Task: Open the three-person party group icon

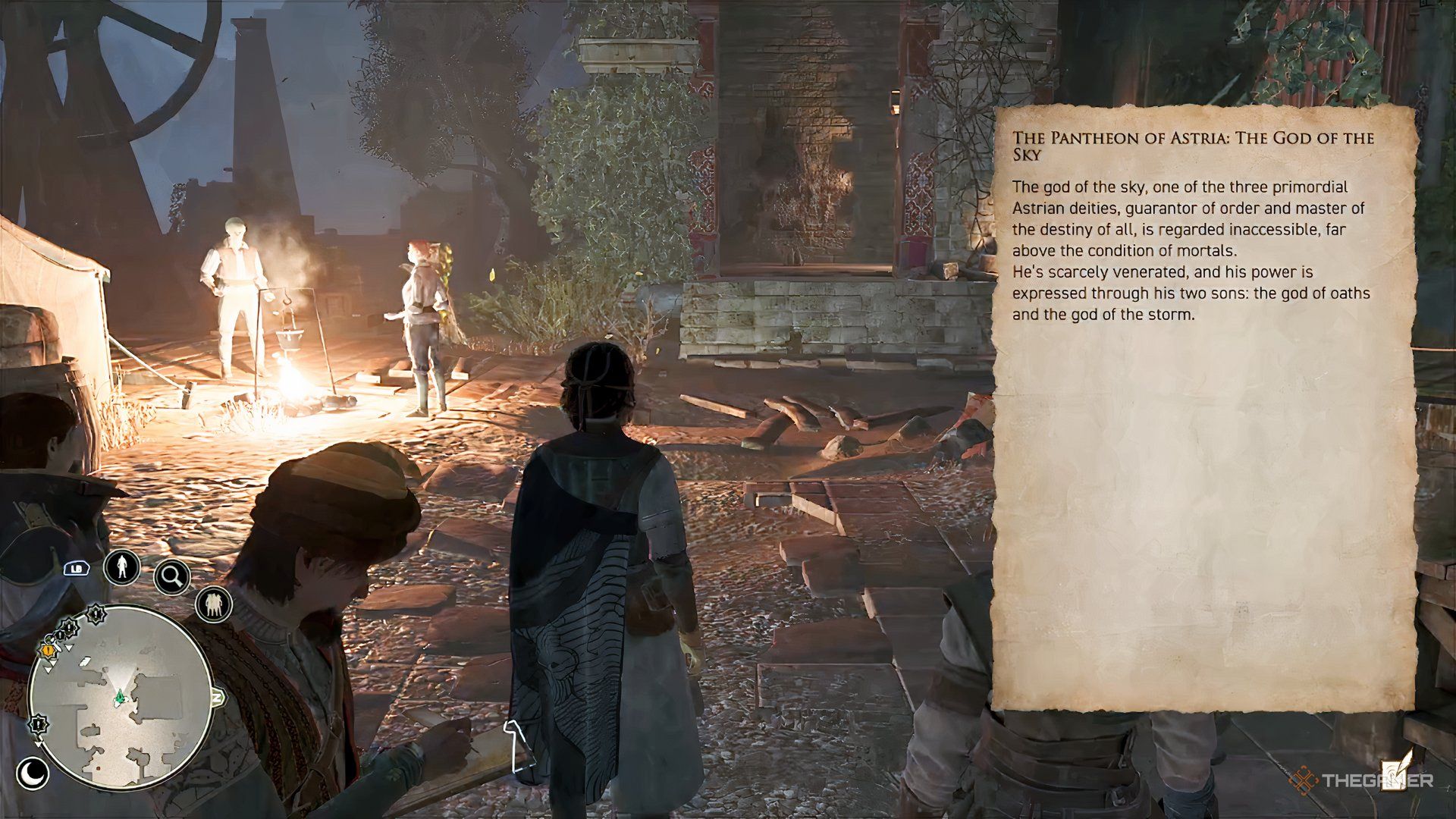Action: [213, 604]
